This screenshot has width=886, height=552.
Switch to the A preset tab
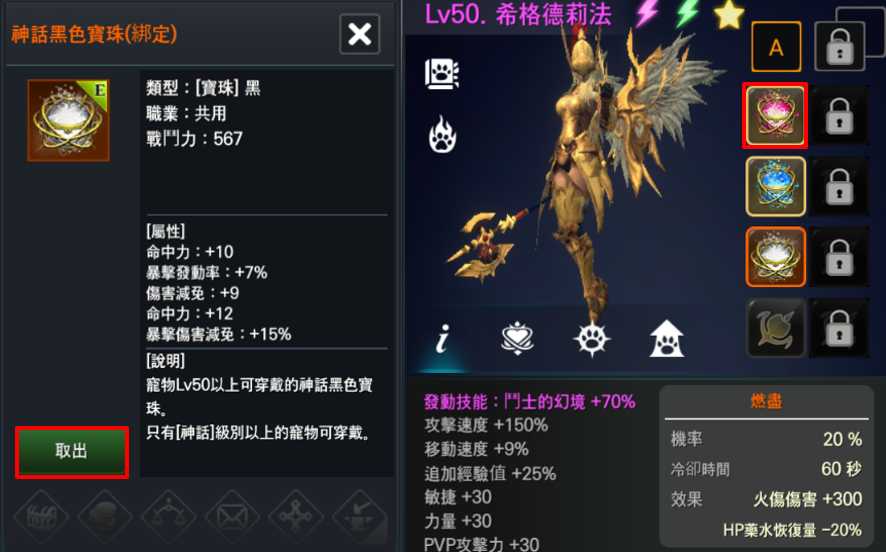[775, 46]
